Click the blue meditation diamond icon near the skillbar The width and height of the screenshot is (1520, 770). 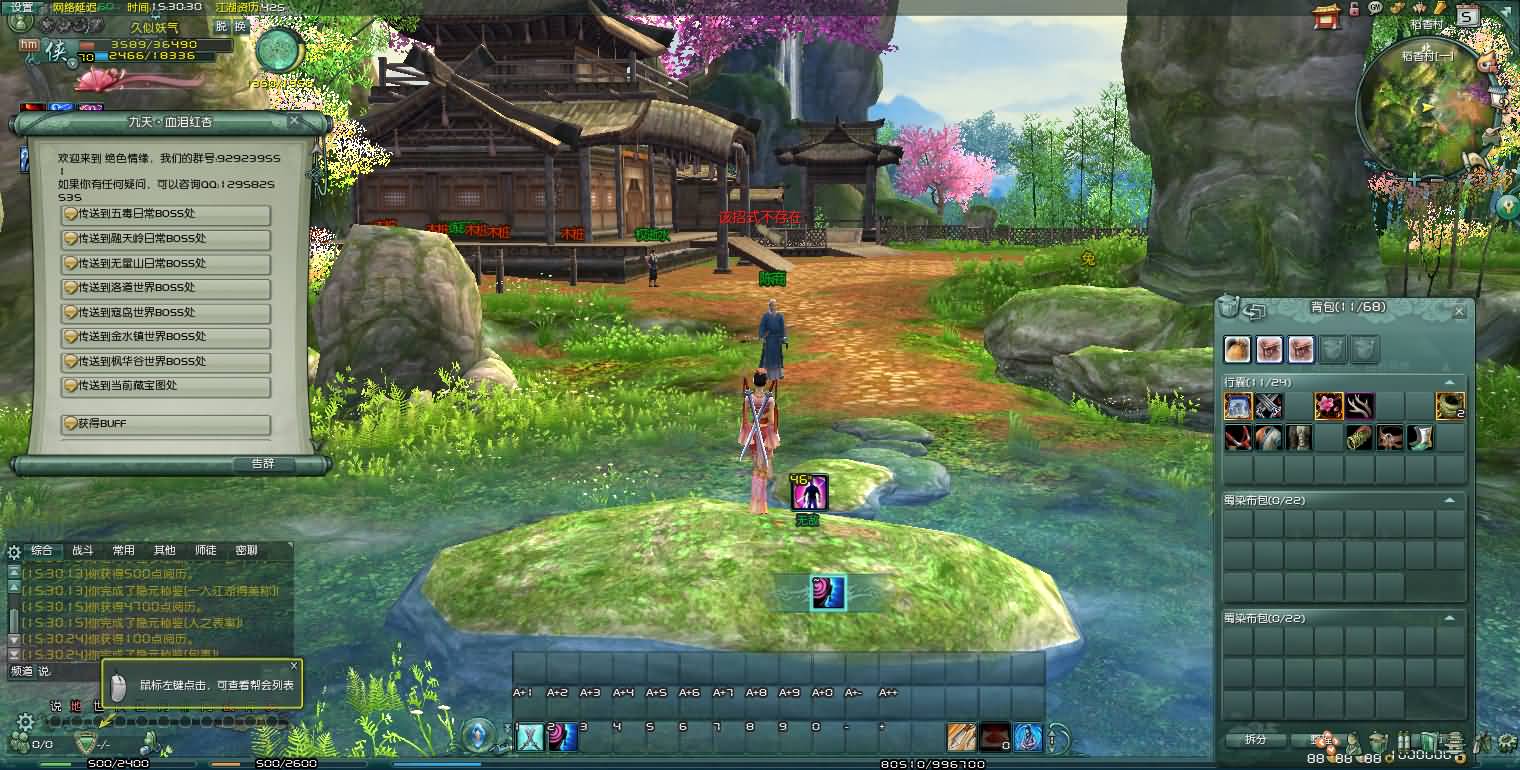tap(477, 735)
